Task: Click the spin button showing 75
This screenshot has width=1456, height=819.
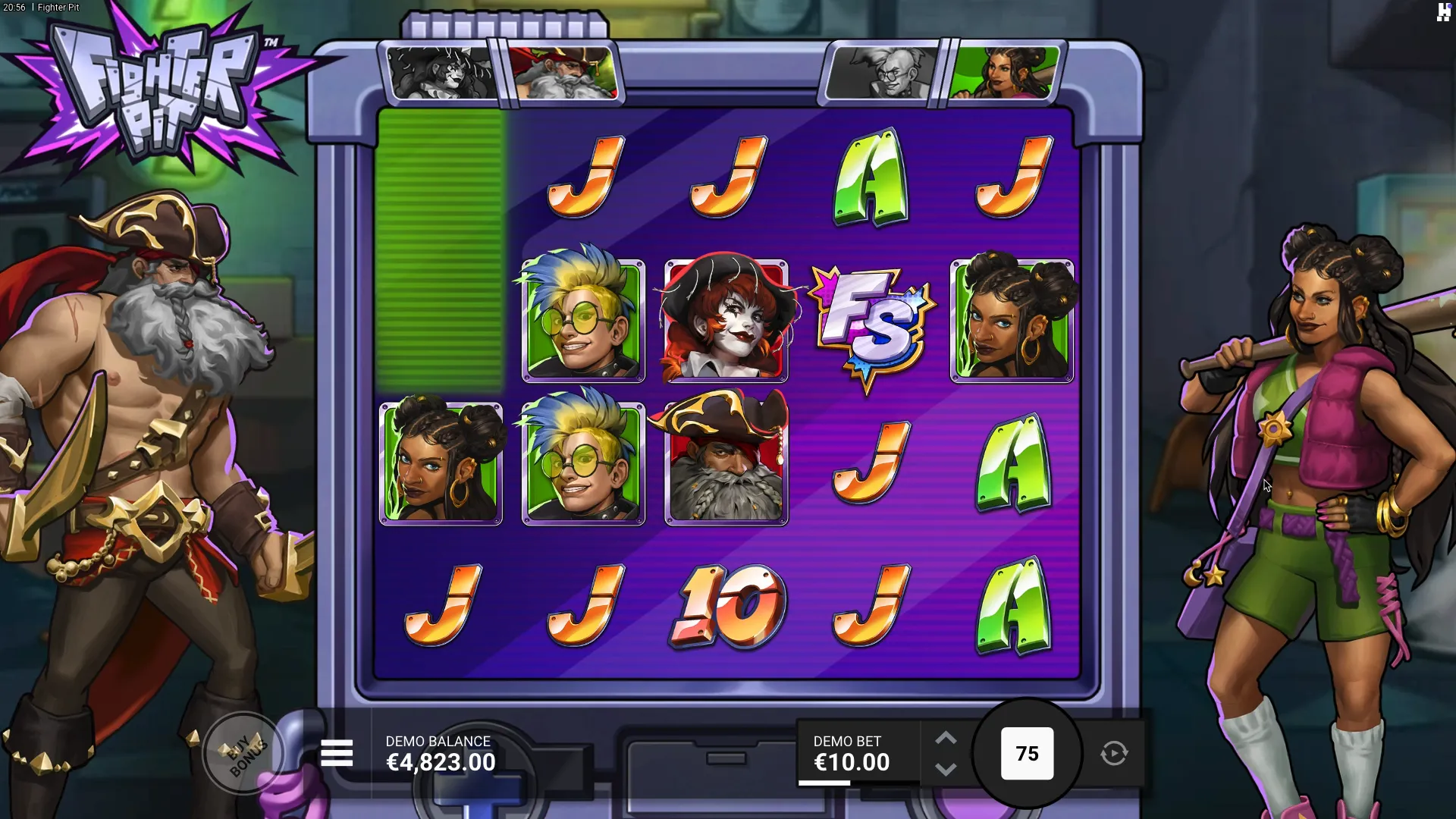Action: (x=1027, y=753)
